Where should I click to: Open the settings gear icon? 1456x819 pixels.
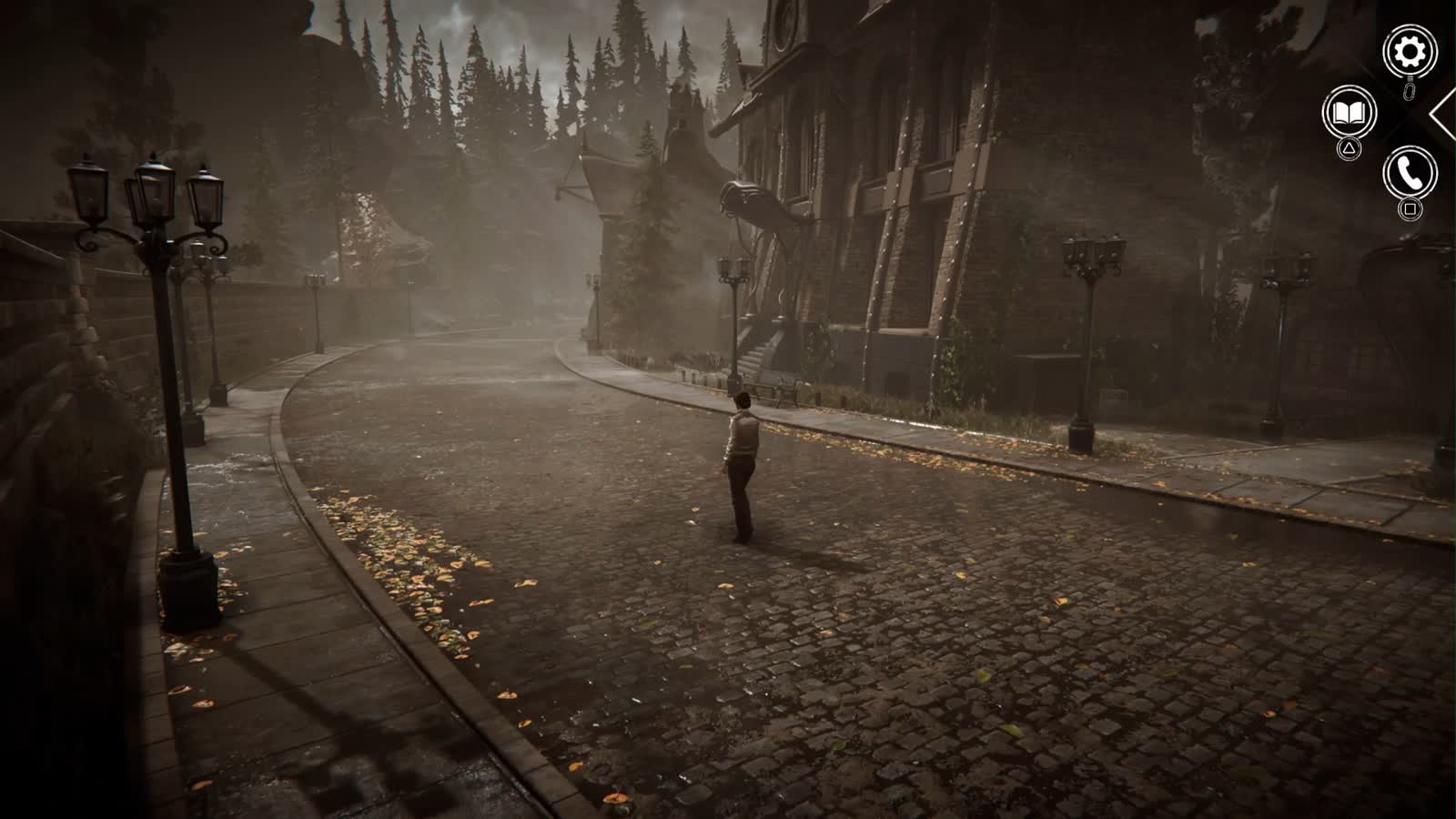tap(1408, 50)
